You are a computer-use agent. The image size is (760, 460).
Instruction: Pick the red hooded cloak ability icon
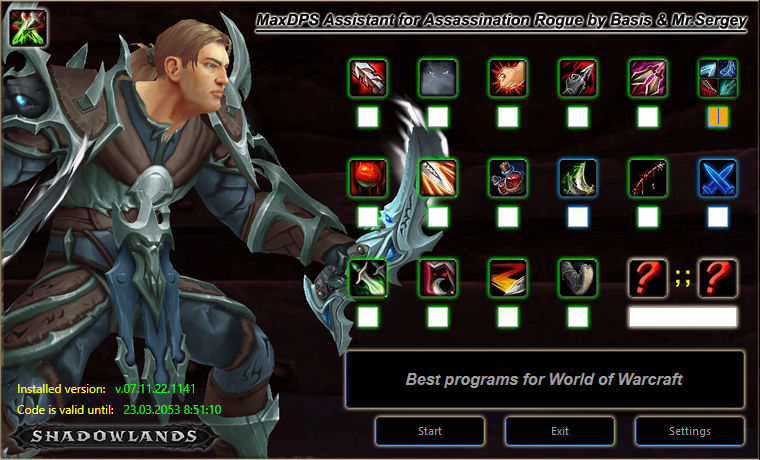438,278
